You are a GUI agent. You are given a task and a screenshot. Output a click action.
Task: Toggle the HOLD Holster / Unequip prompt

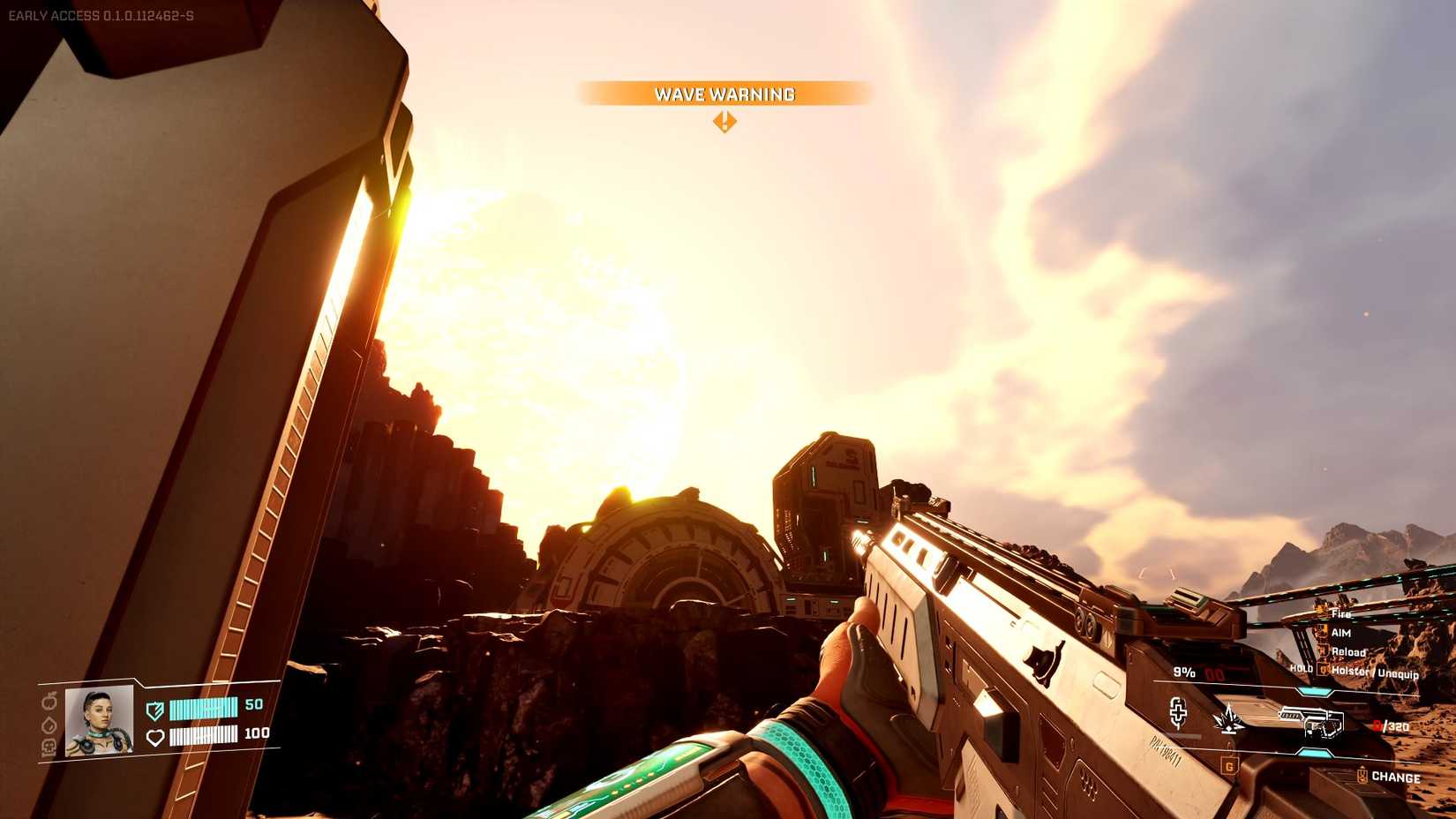click(x=1376, y=672)
